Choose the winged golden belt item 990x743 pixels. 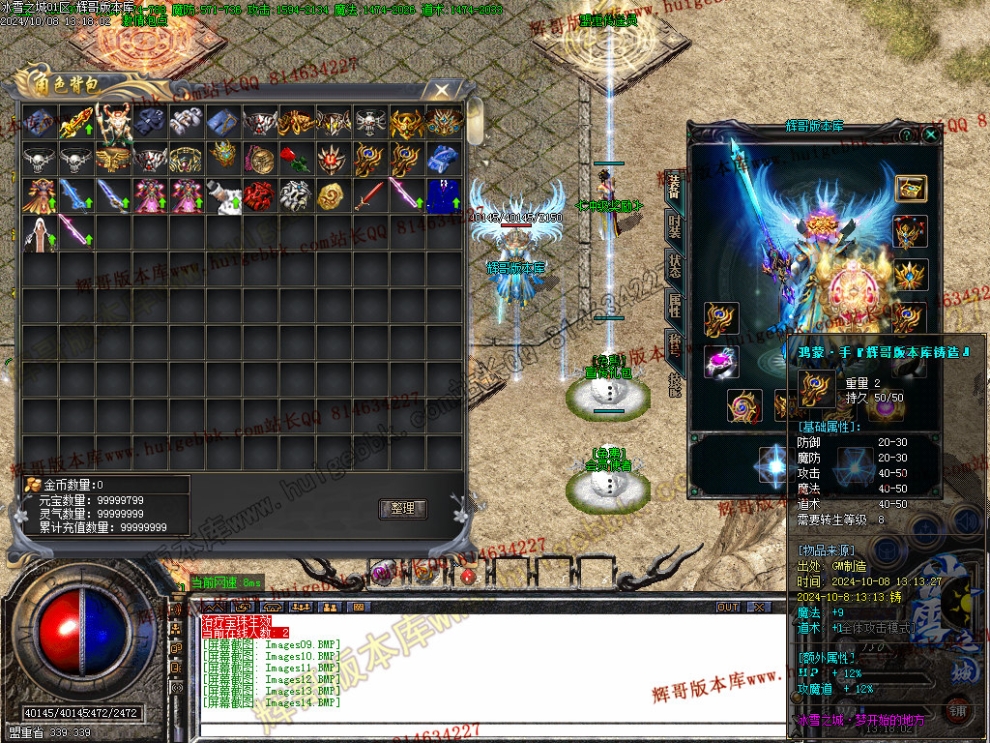click(113, 158)
